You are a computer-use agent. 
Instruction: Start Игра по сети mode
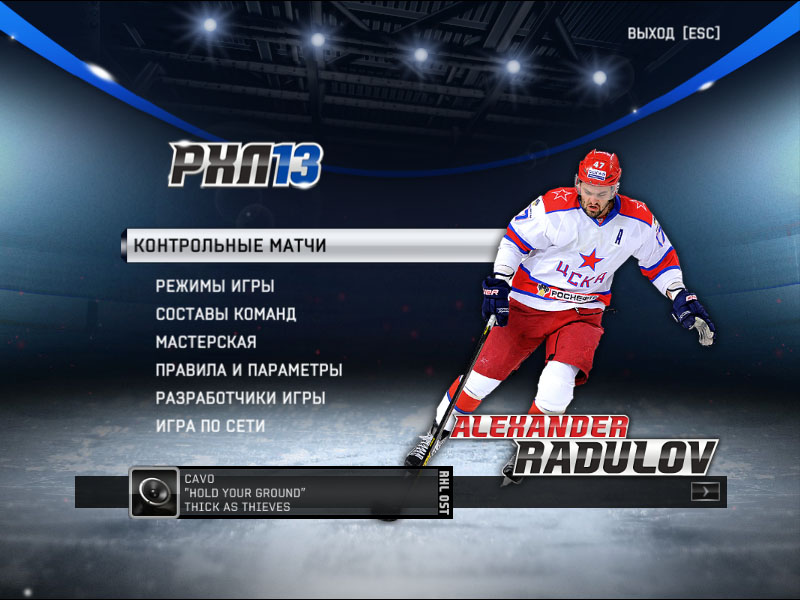tap(211, 426)
